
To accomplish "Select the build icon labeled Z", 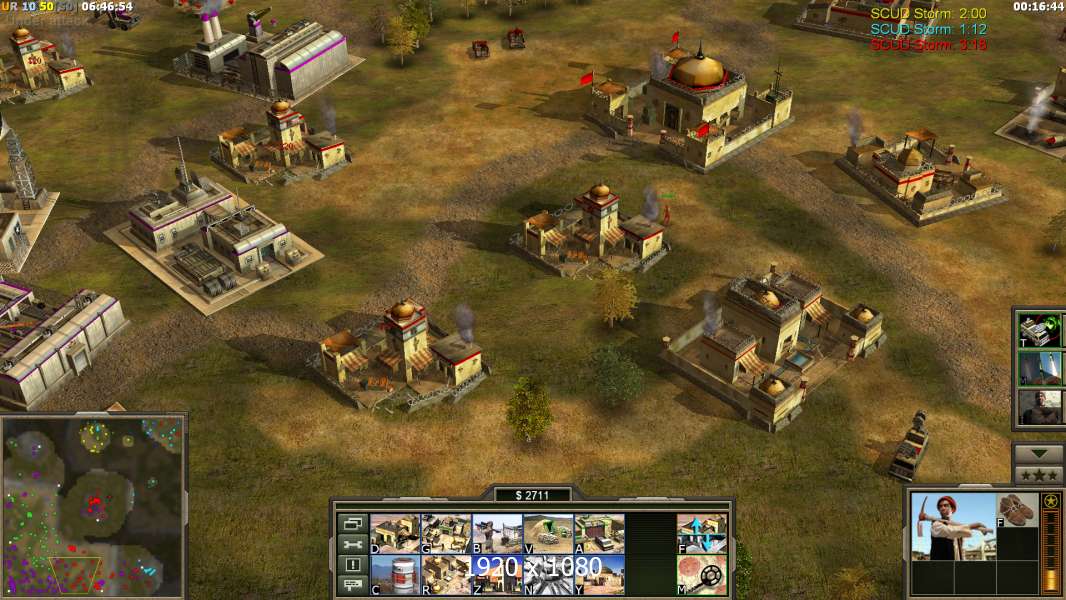I will click(x=497, y=575).
